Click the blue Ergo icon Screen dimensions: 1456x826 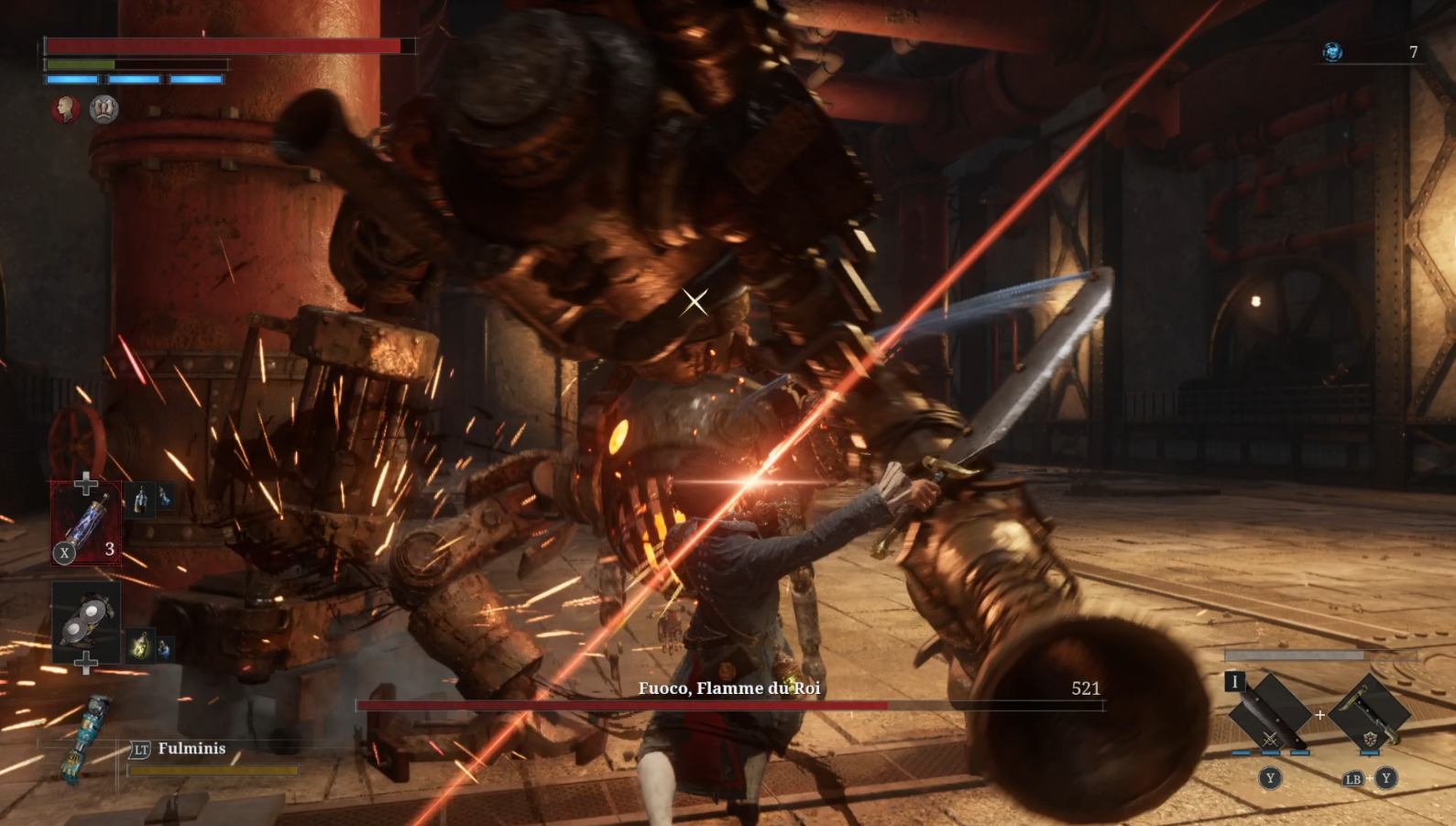click(1332, 52)
